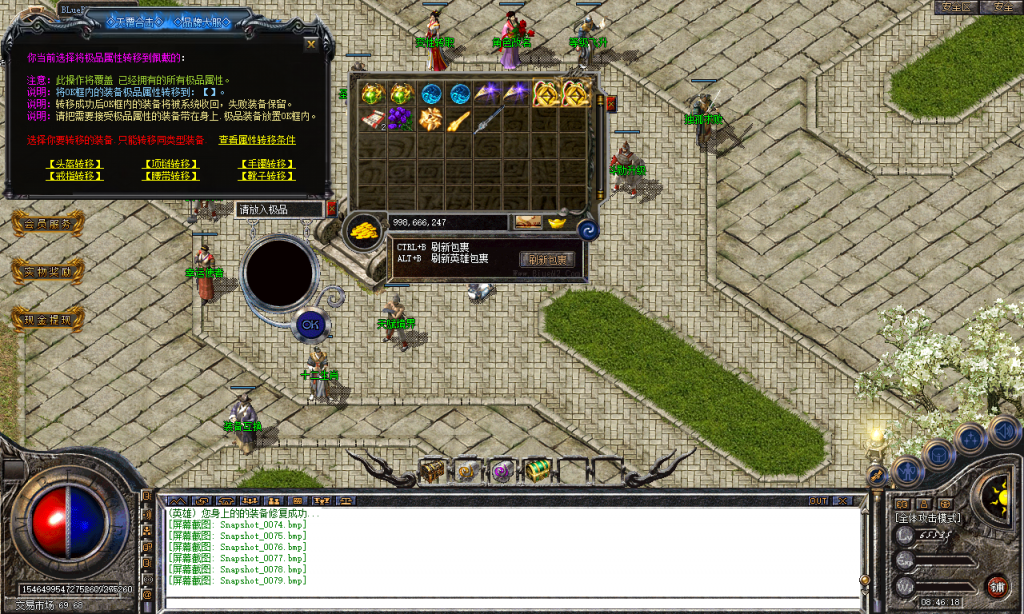This screenshot has height=614, width=1024.
Task: Select 靴子转移 boots transfer option
Action: (x=267, y=176)
